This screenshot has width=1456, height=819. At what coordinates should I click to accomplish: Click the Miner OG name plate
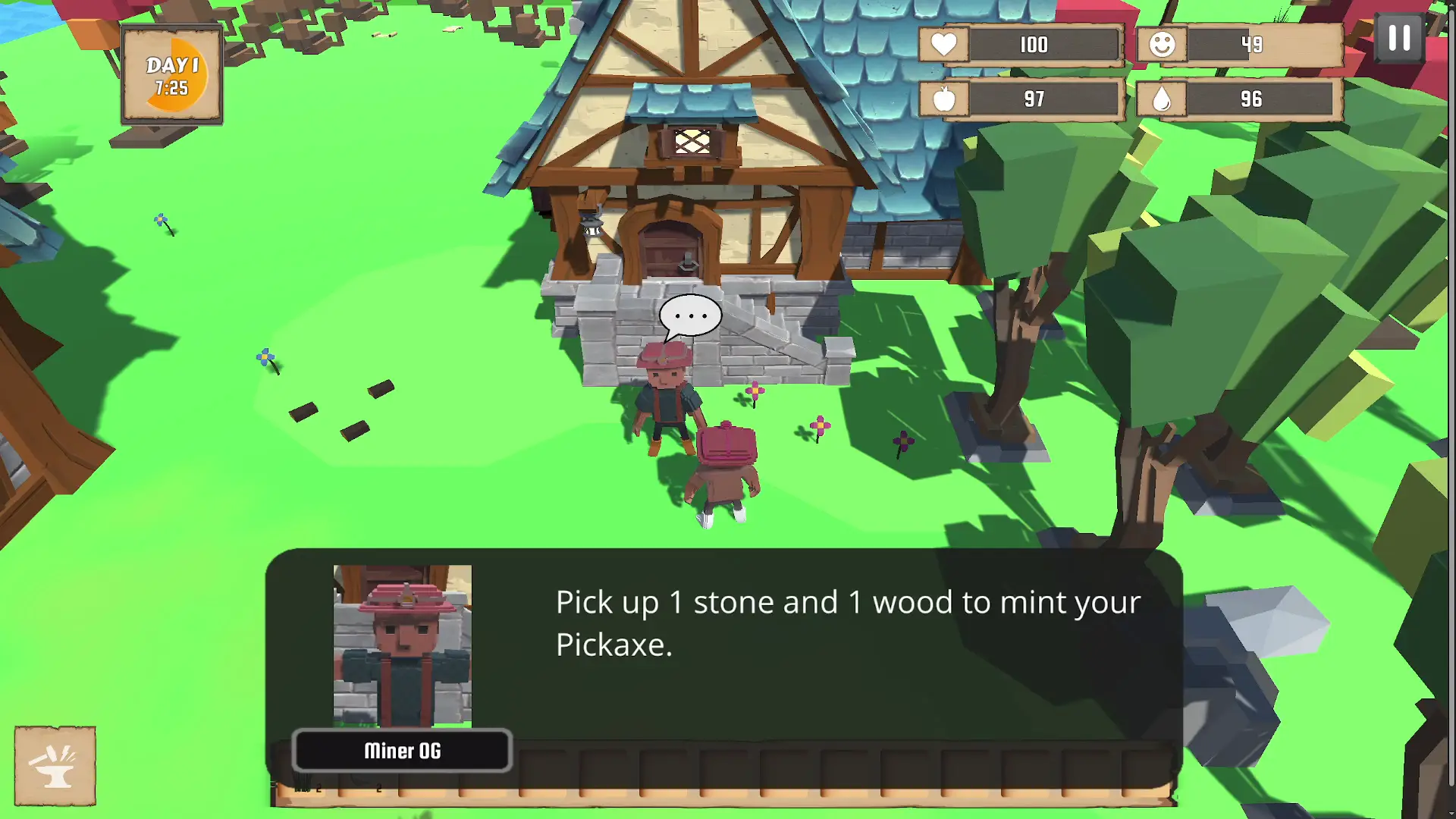coord(402,752)
